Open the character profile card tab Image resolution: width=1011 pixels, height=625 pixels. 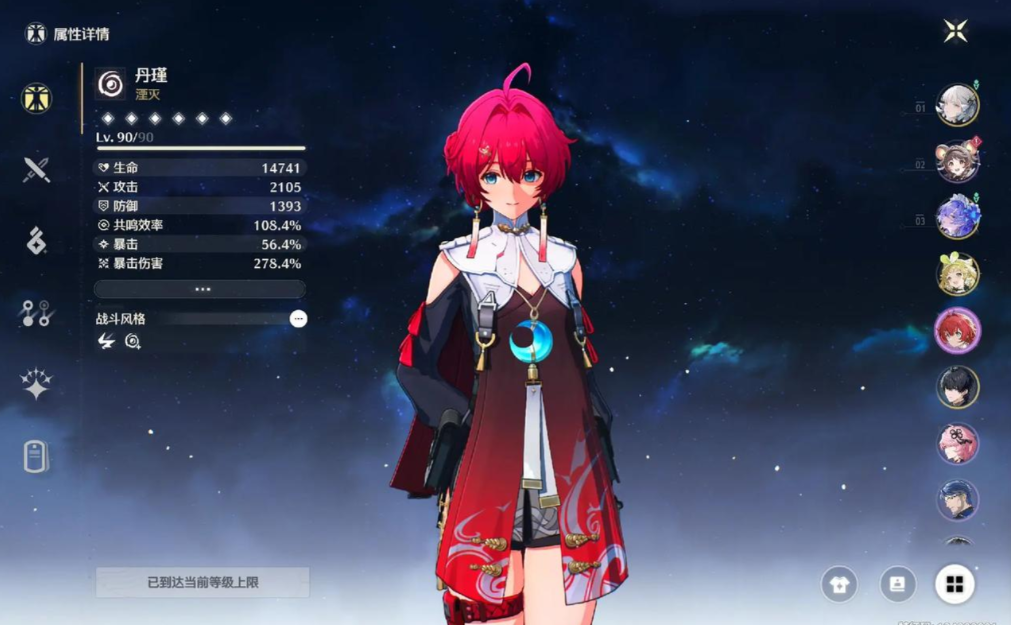(37, 456)
